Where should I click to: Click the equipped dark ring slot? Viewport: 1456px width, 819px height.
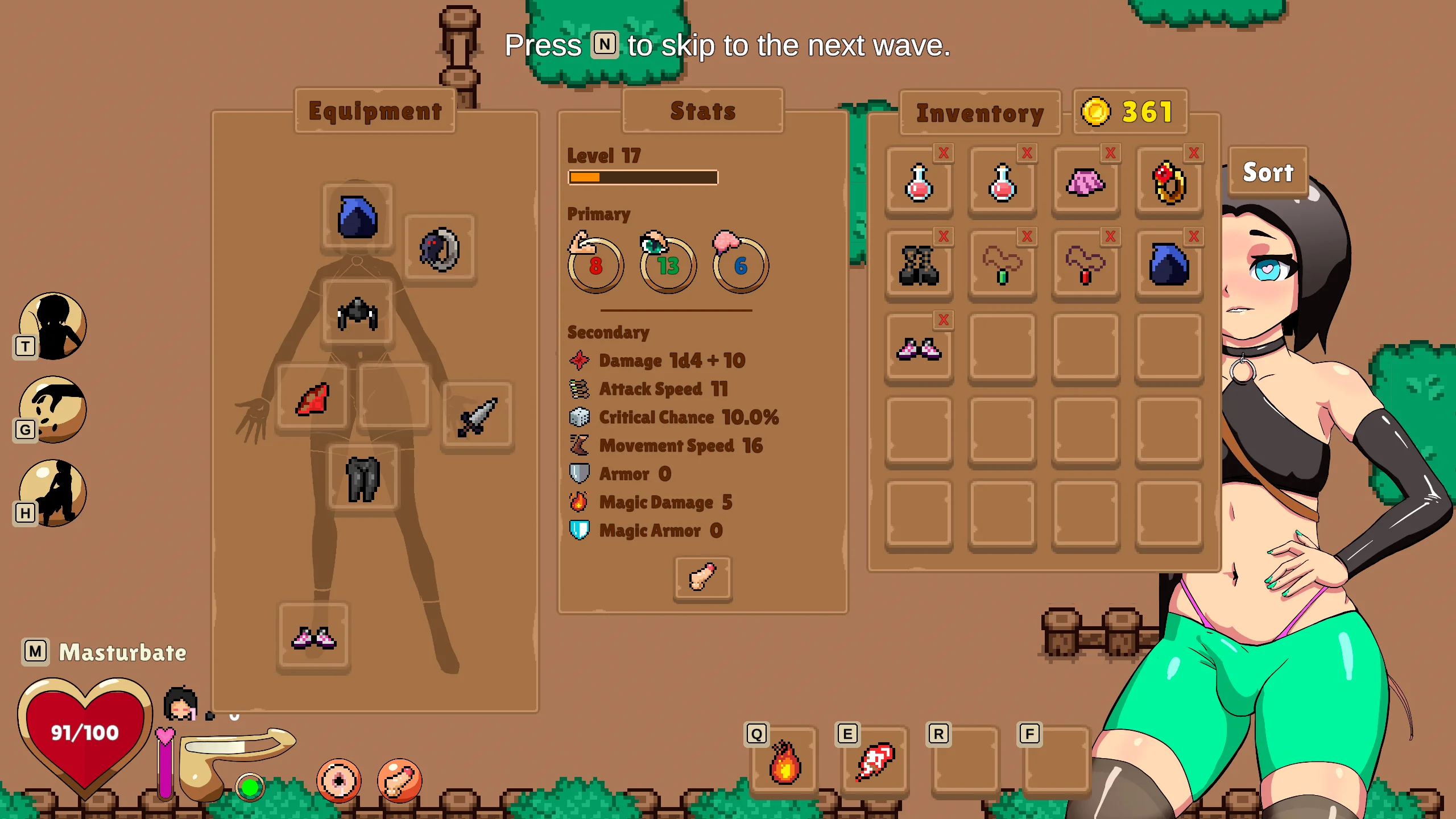click(x=439, y=250)
